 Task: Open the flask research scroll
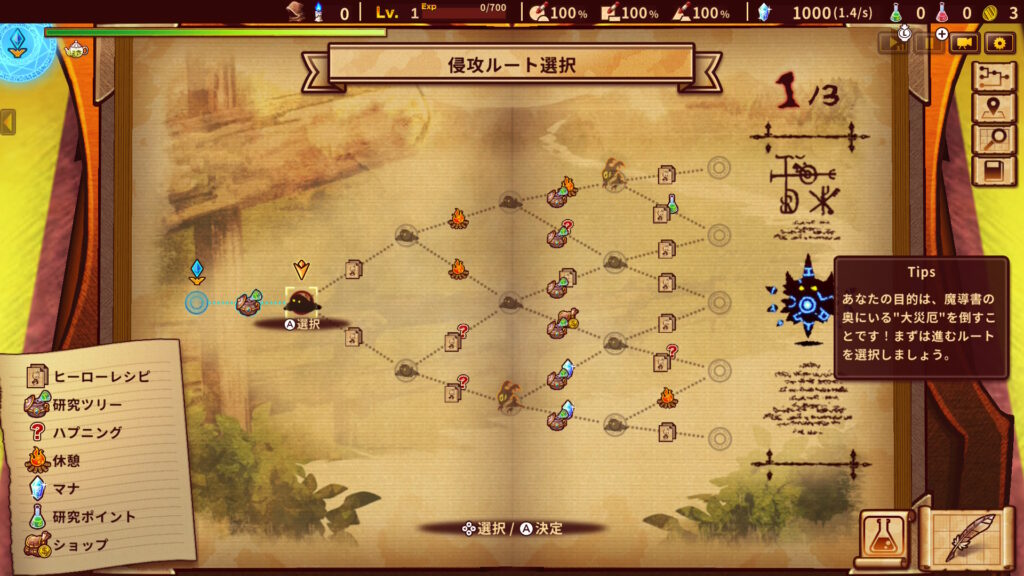(x=882, y=540)
